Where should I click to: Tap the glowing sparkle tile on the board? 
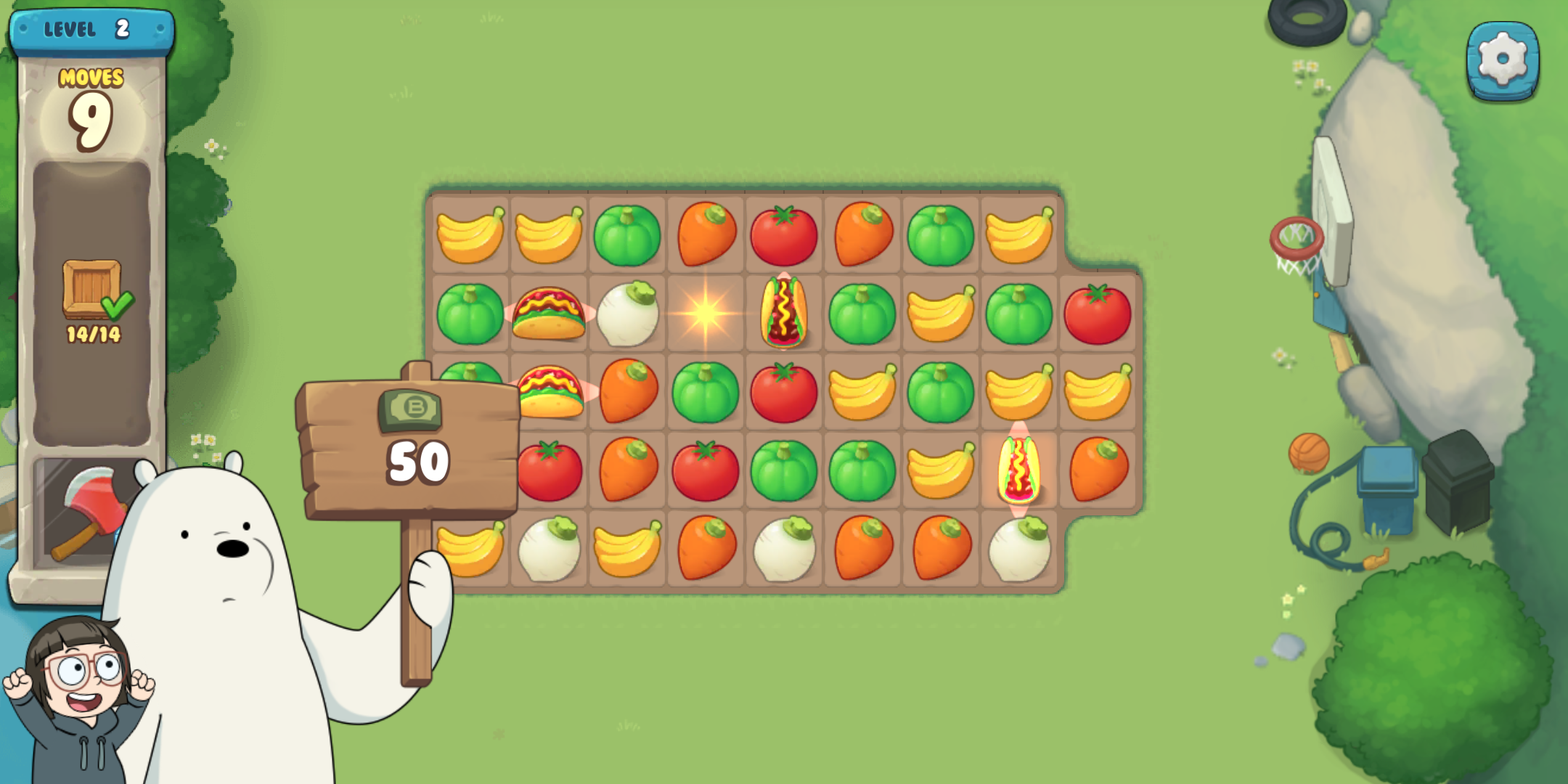point(705,314)
